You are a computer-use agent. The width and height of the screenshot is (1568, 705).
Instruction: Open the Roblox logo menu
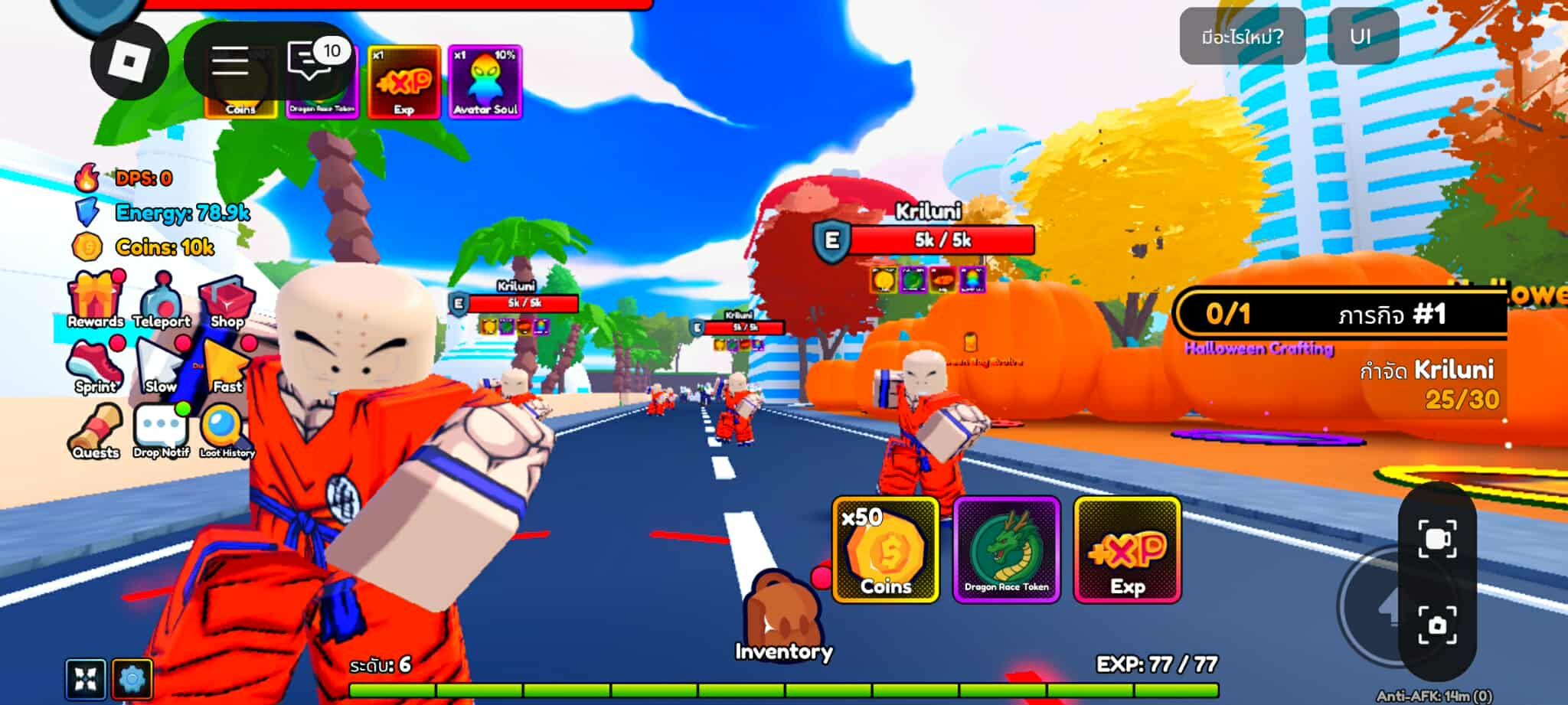[129, 60]
